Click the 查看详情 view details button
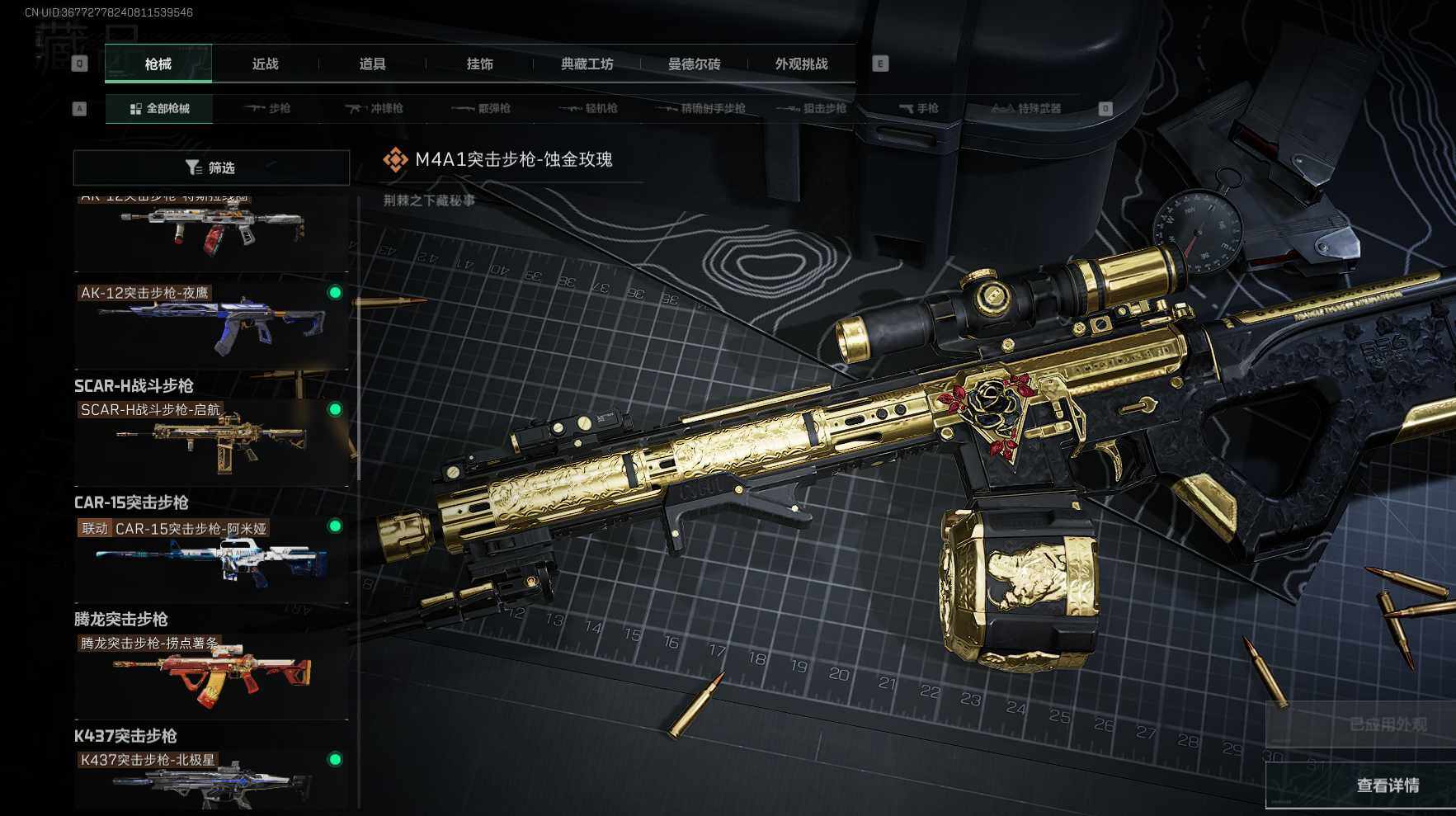 1388,785
